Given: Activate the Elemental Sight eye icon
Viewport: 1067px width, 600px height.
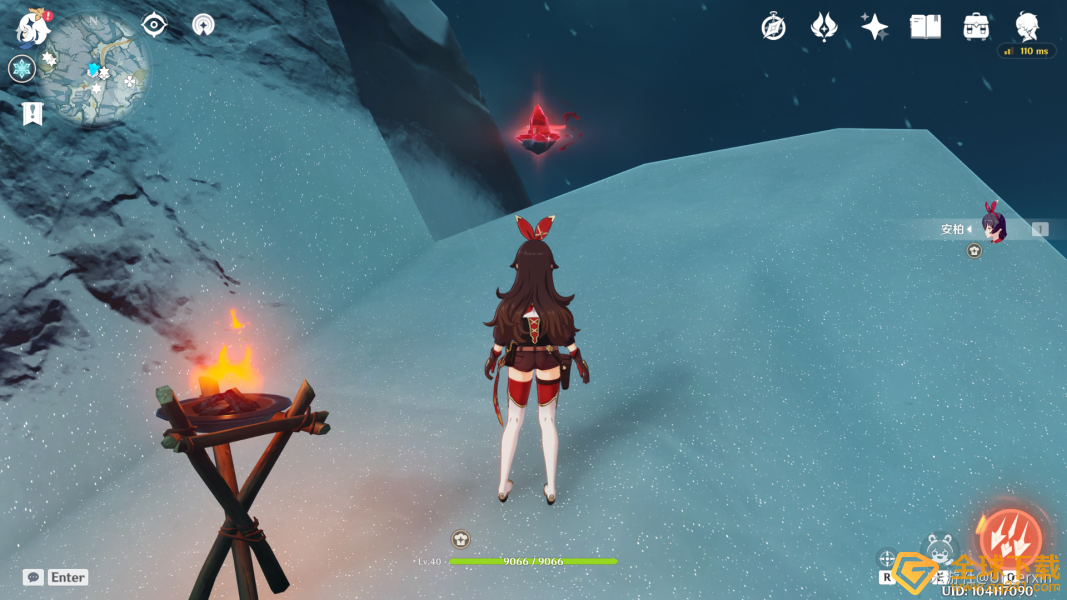Looking at the screenshot, I should [x=153, y=24].
